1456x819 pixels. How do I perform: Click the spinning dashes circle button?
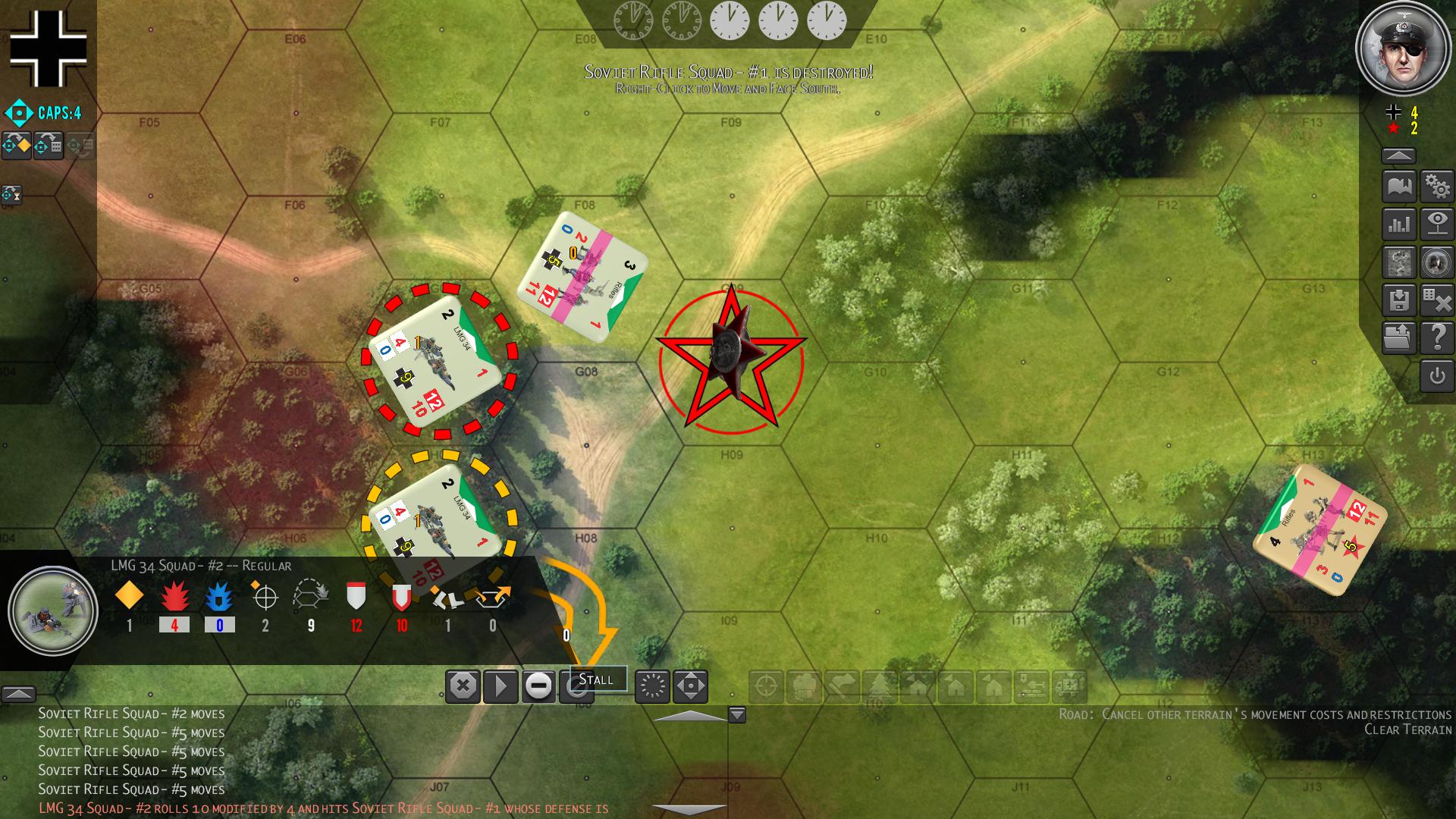pyautogui.click(x=652, y=687)
